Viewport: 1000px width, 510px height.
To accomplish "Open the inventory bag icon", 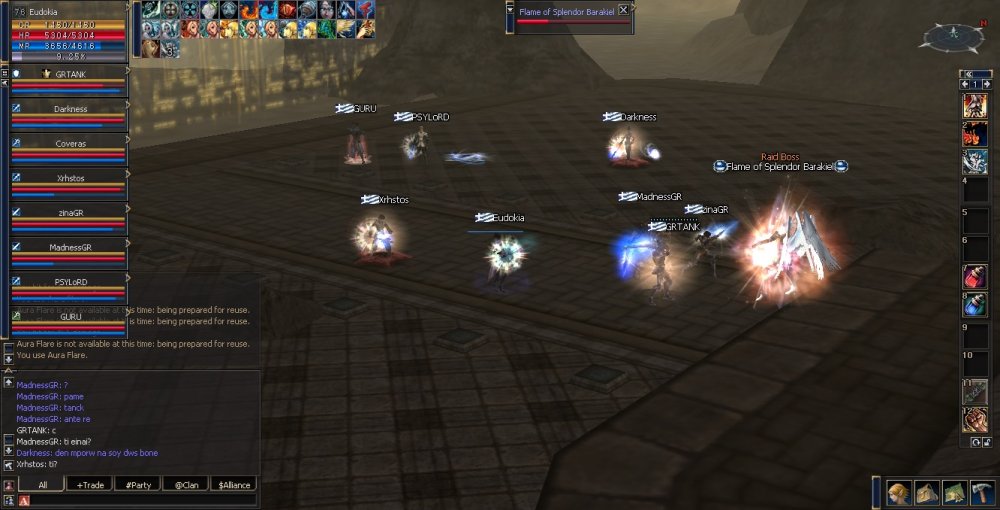I will click(x=927, y=492).
